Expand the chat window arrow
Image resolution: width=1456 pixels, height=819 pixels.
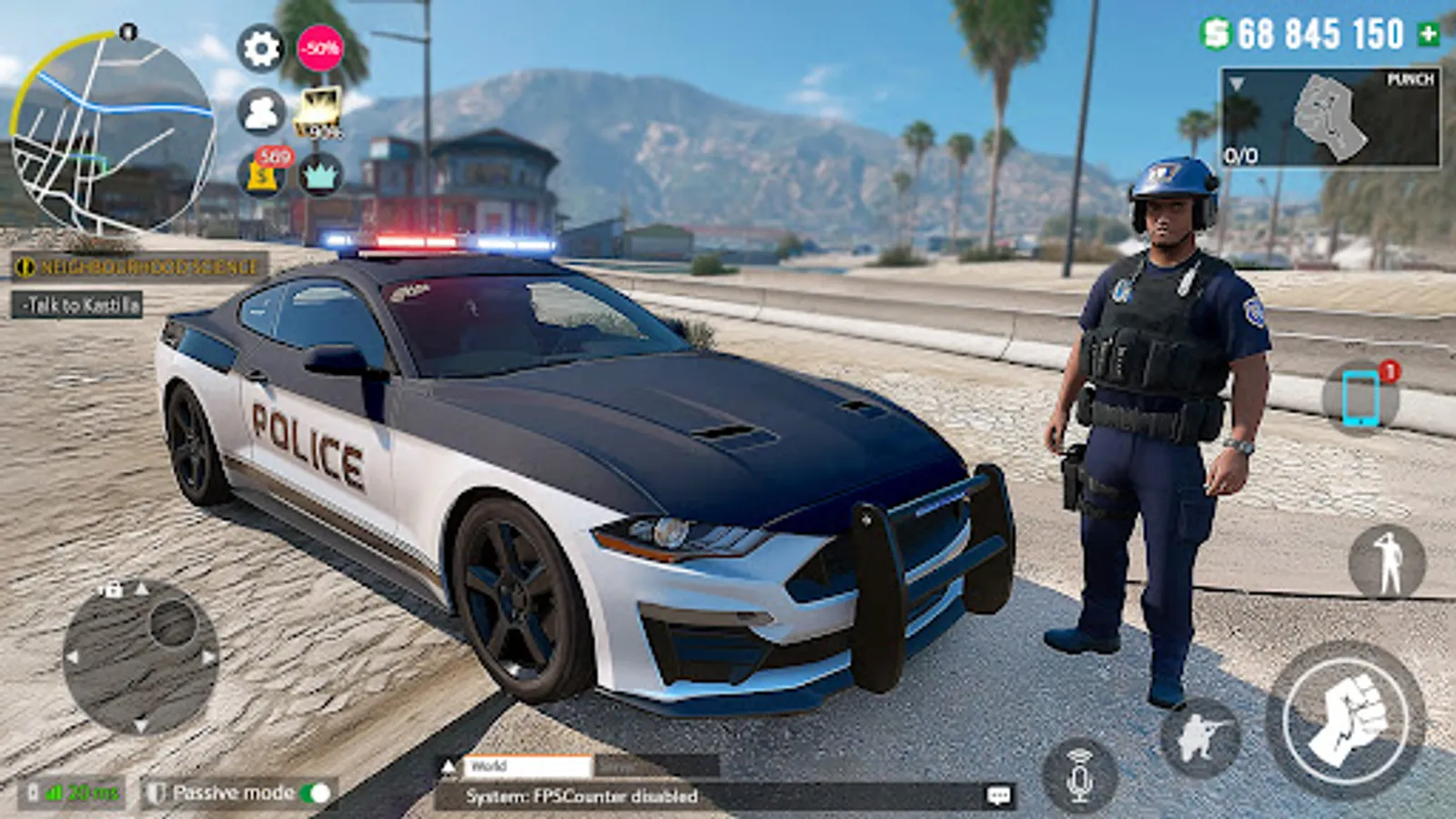click(447, 767)
